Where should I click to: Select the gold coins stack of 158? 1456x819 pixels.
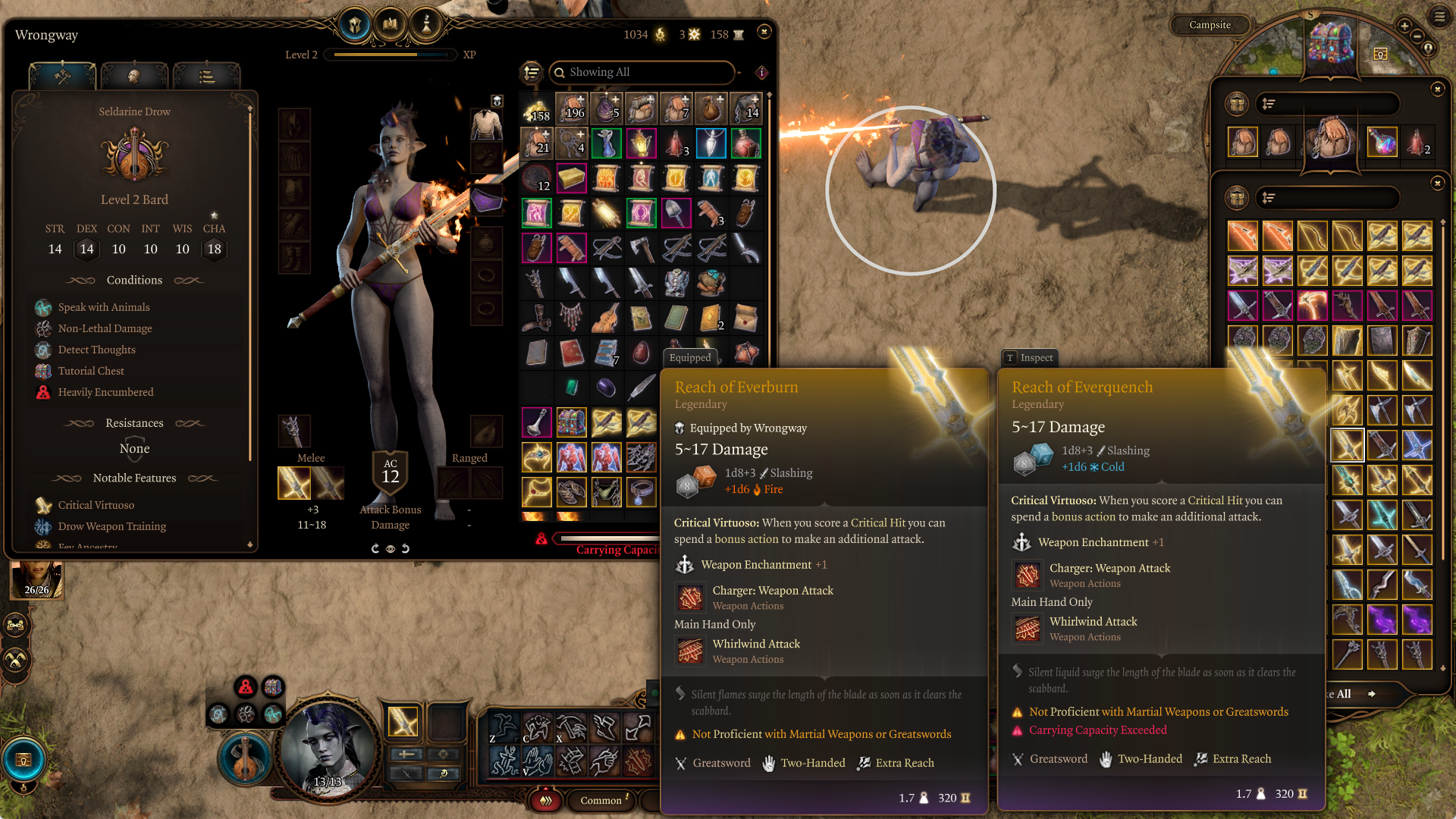click(536, 109)
